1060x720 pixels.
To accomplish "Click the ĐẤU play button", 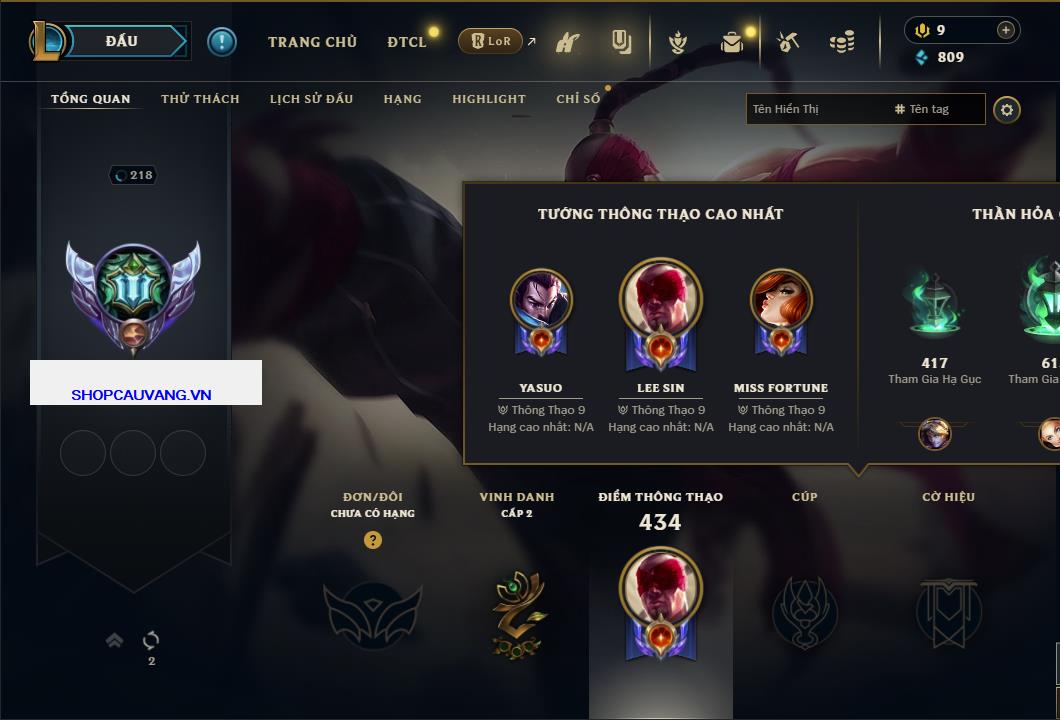I will [123, 41].
